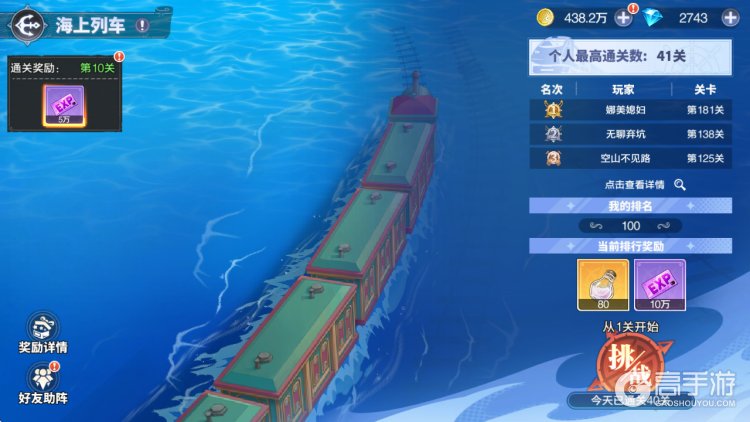Add more gold coins with plus button

pyautogui.click(x=623, y=18)
